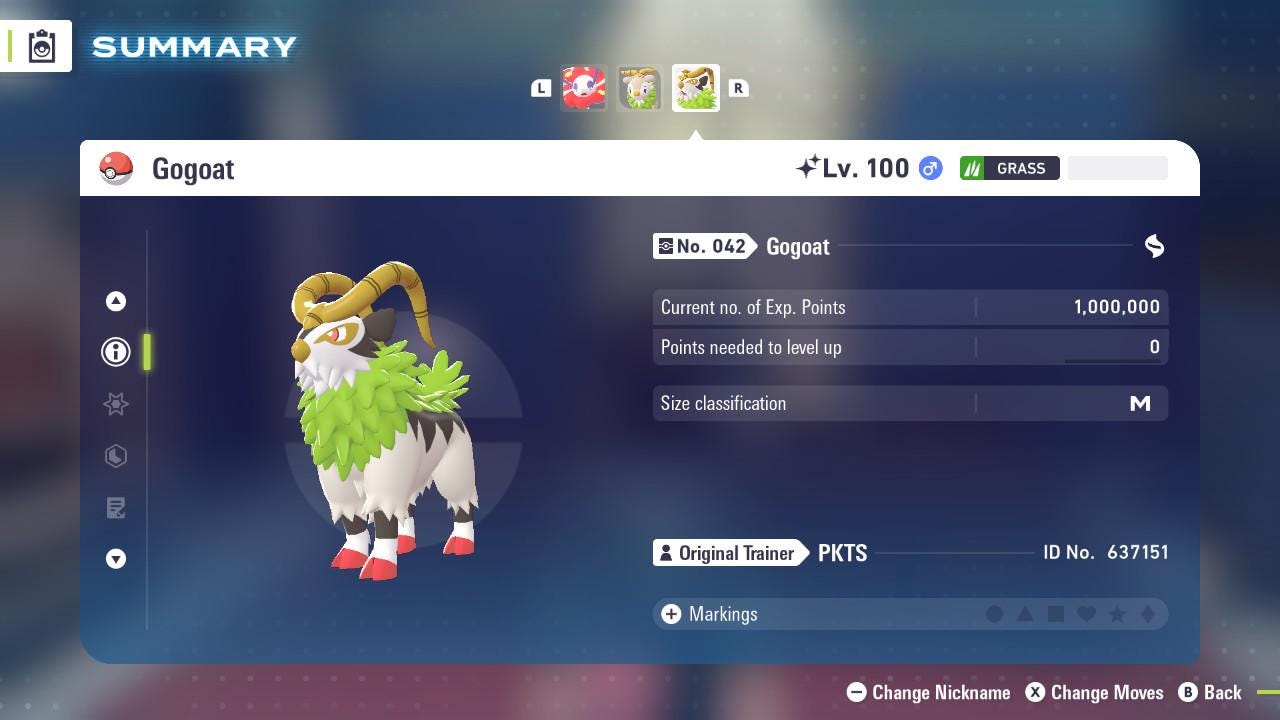Screen dimensions: 1280x720
Task: Click the leaf mark icon beside Gogoat's number
Action: pyautogui.click(x=1154, y=246)
